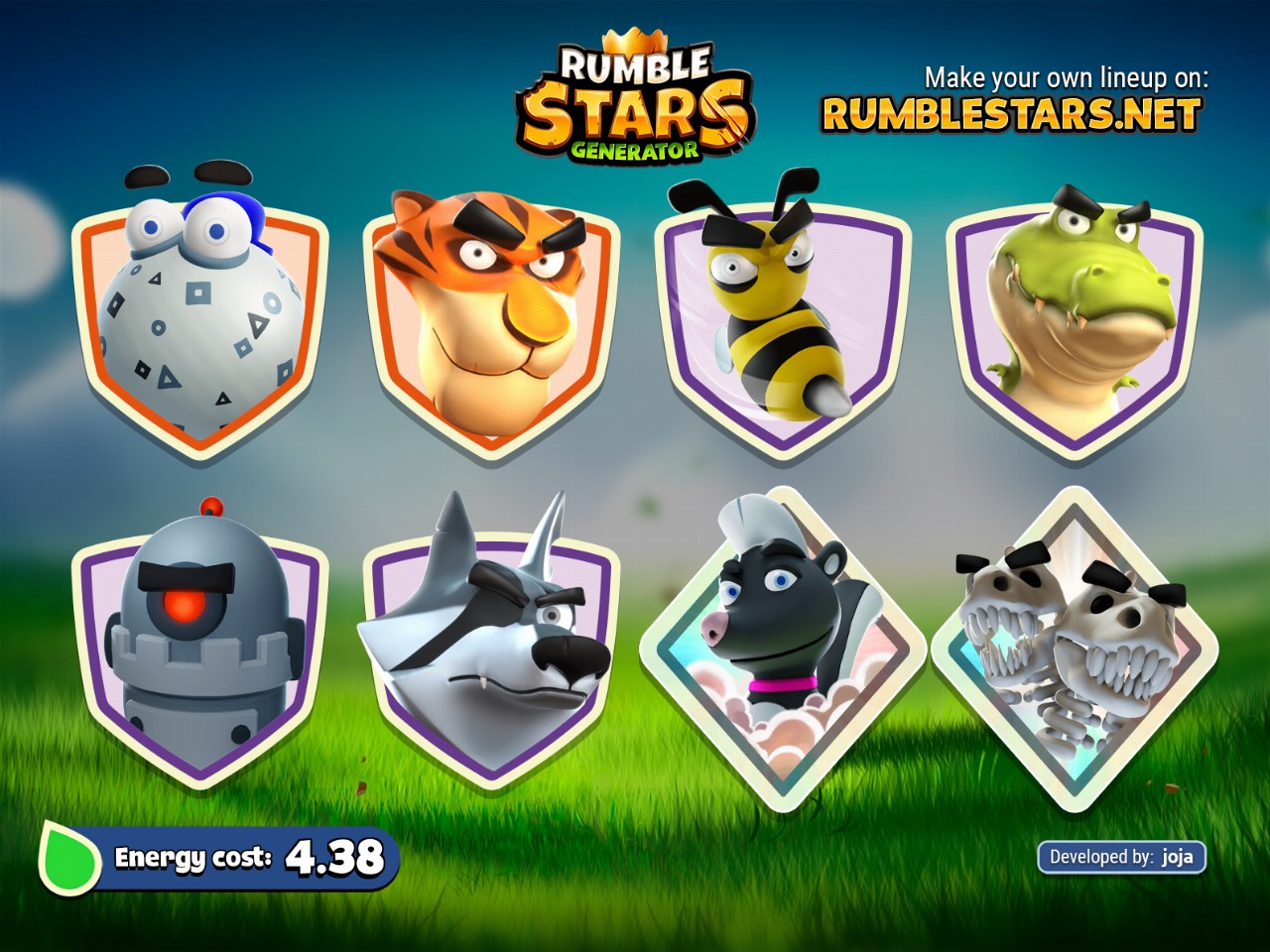1270x952 pixels.
Task: Open the RUMBLESTARS.NET link
Action: 1011,115
